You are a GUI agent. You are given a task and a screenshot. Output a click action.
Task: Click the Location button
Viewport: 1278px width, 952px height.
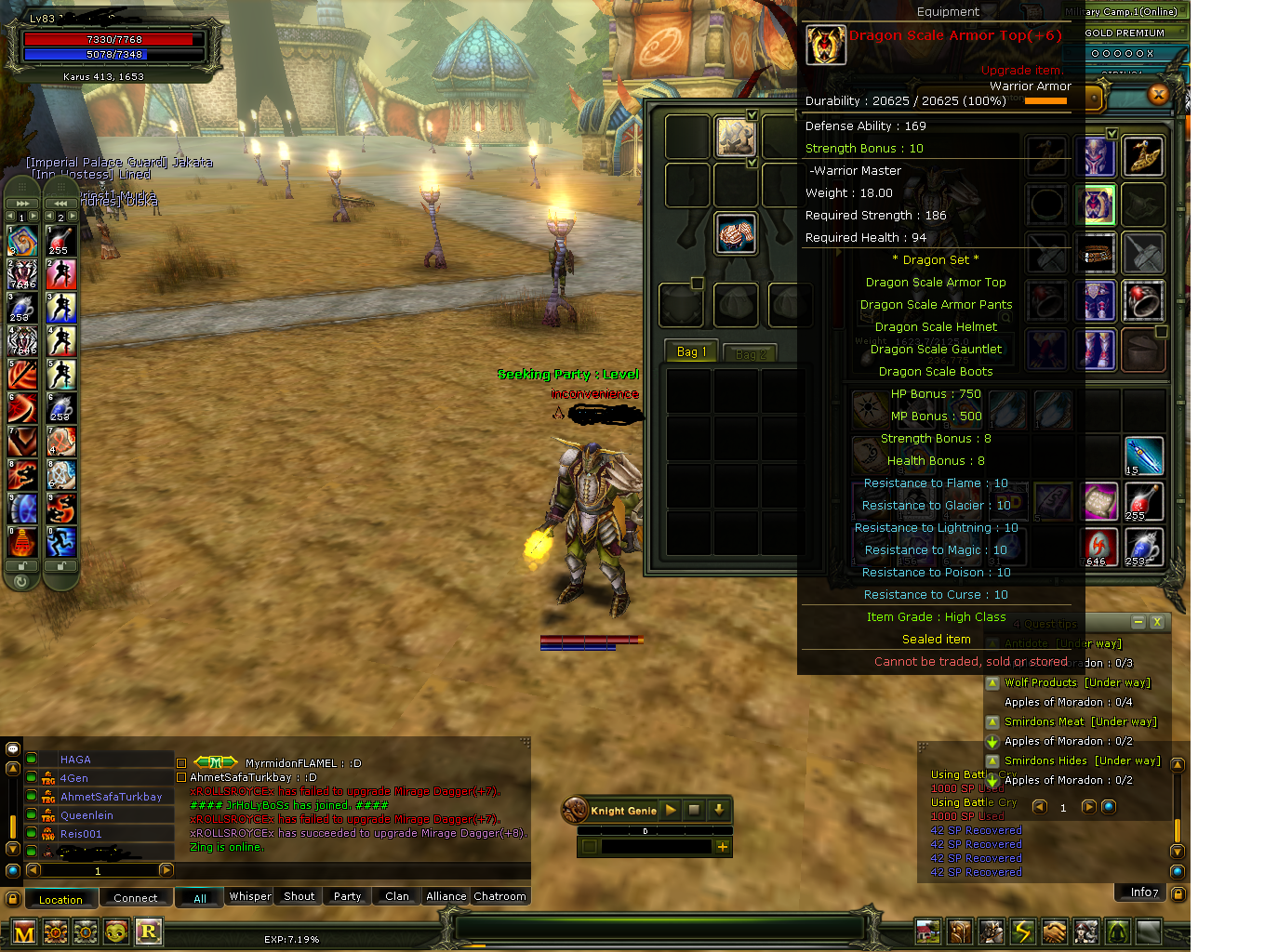(x=60, y=898)
